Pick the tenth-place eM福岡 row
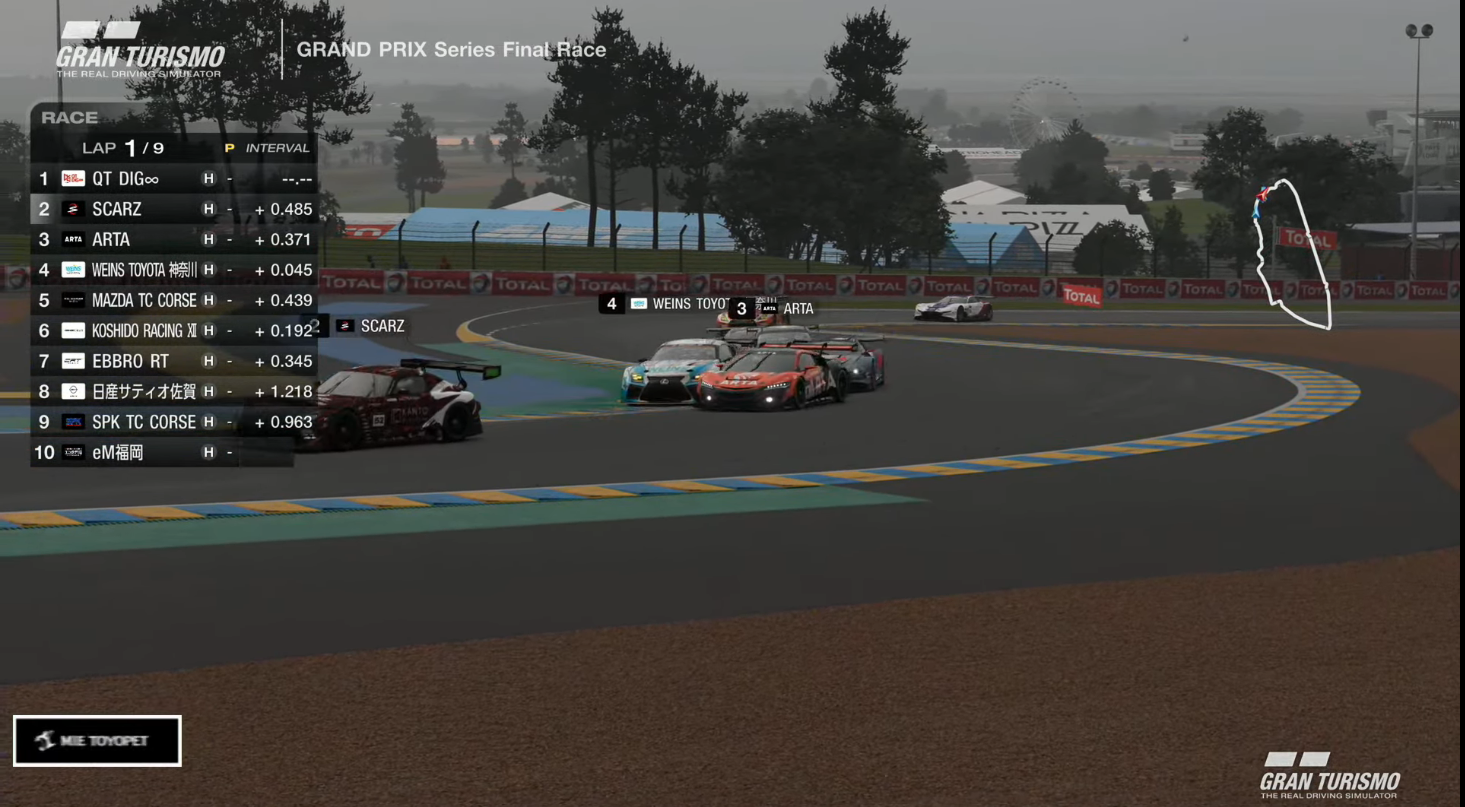This screenshot has height=807, width=1465. pyautogui.click(x=160, y=452)
